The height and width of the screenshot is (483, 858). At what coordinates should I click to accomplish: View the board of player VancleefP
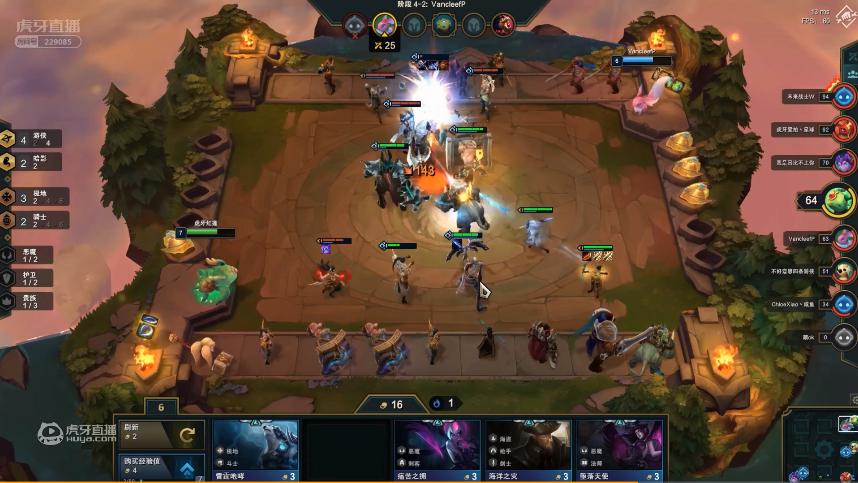click(x=845, y=239)
